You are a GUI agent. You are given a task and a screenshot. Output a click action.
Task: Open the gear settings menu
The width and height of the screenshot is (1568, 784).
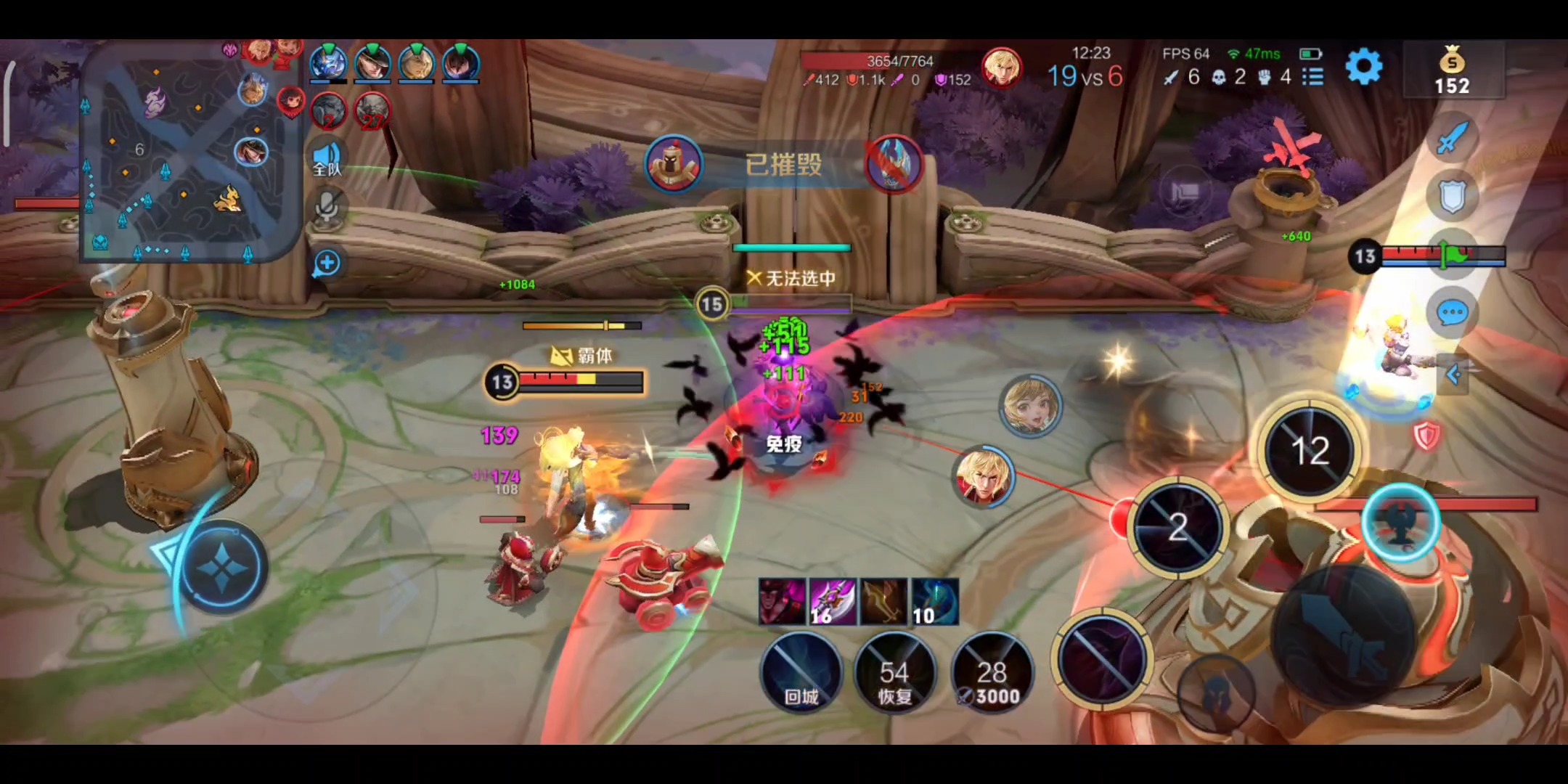(1363, 68)
